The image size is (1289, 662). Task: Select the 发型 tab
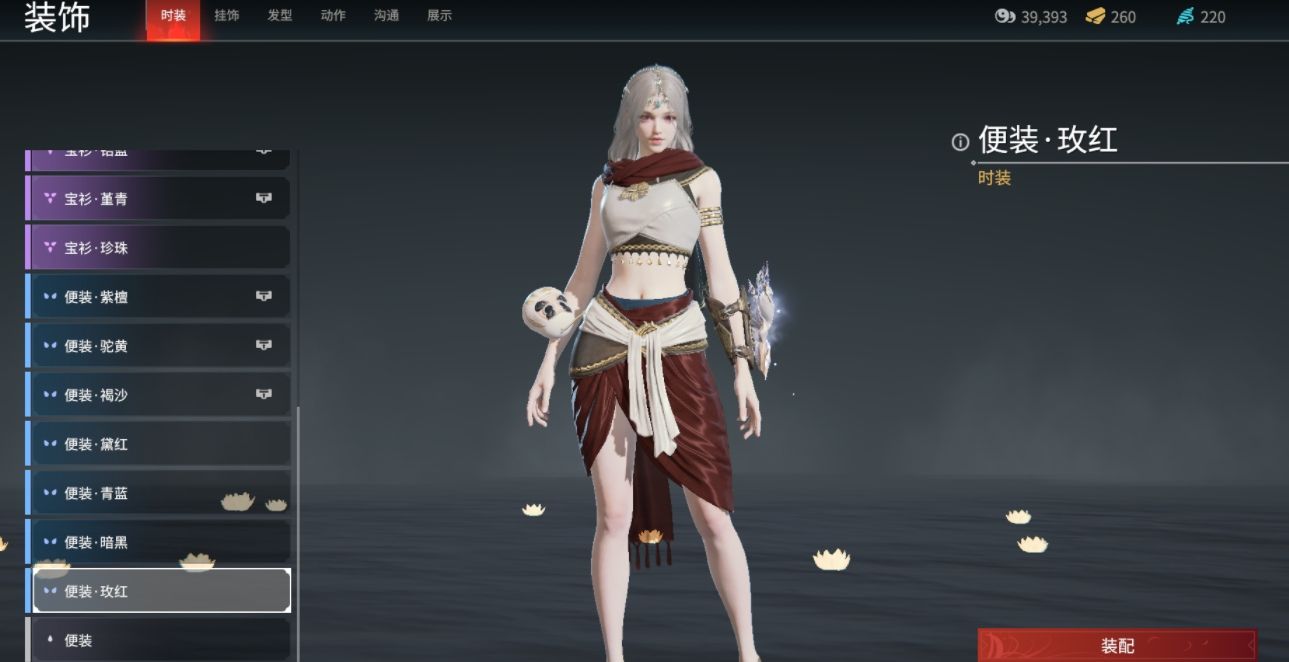coord(280,16)
